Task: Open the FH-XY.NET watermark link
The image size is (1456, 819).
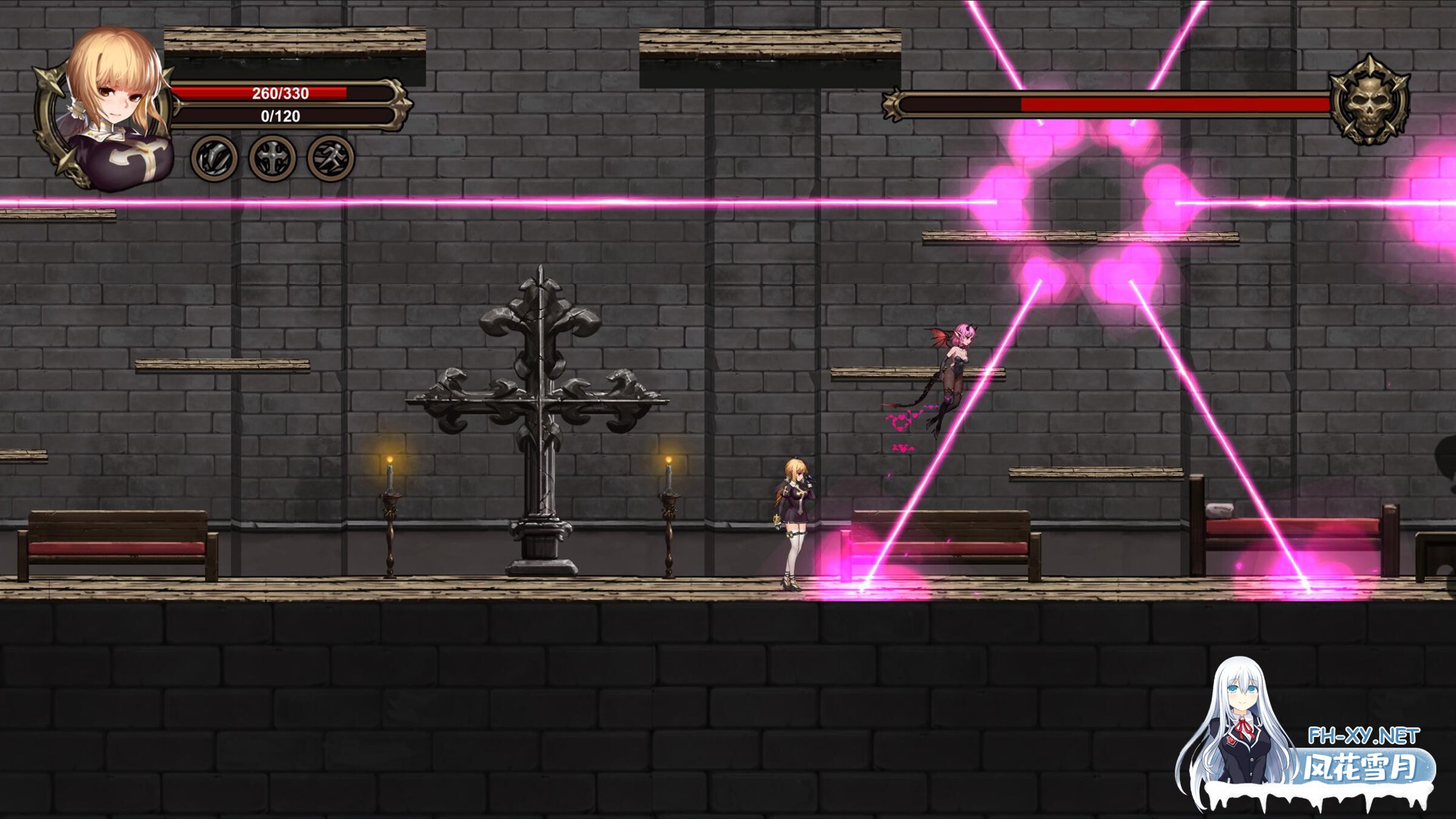Action: (1363, 736)
